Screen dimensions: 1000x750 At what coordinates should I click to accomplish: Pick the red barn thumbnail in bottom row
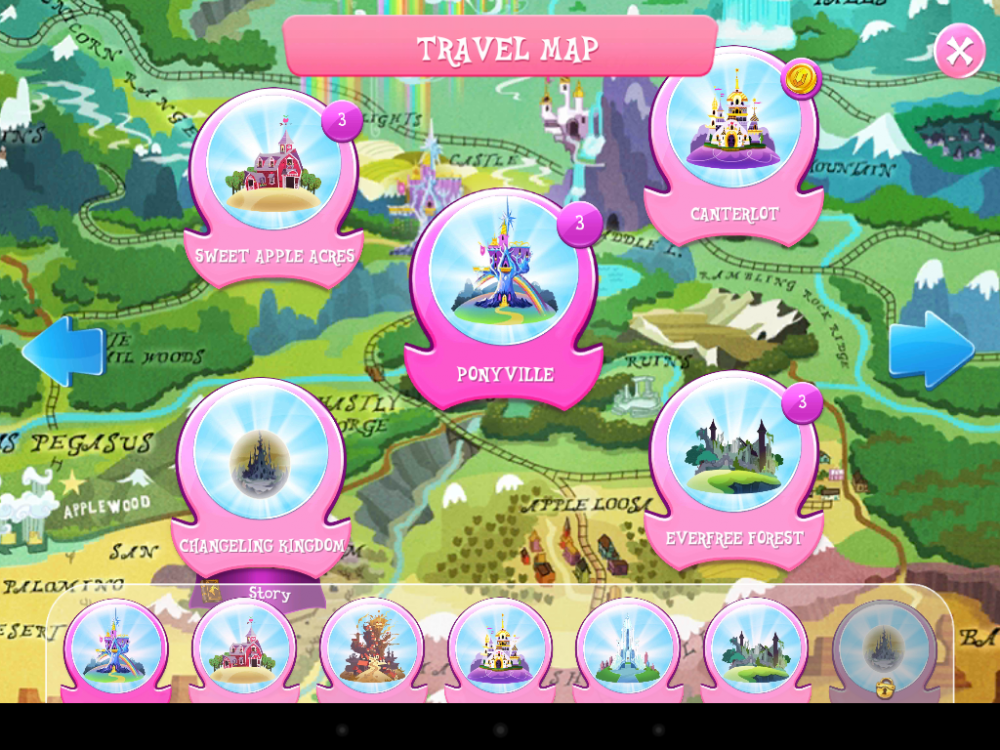pos(244,648)
